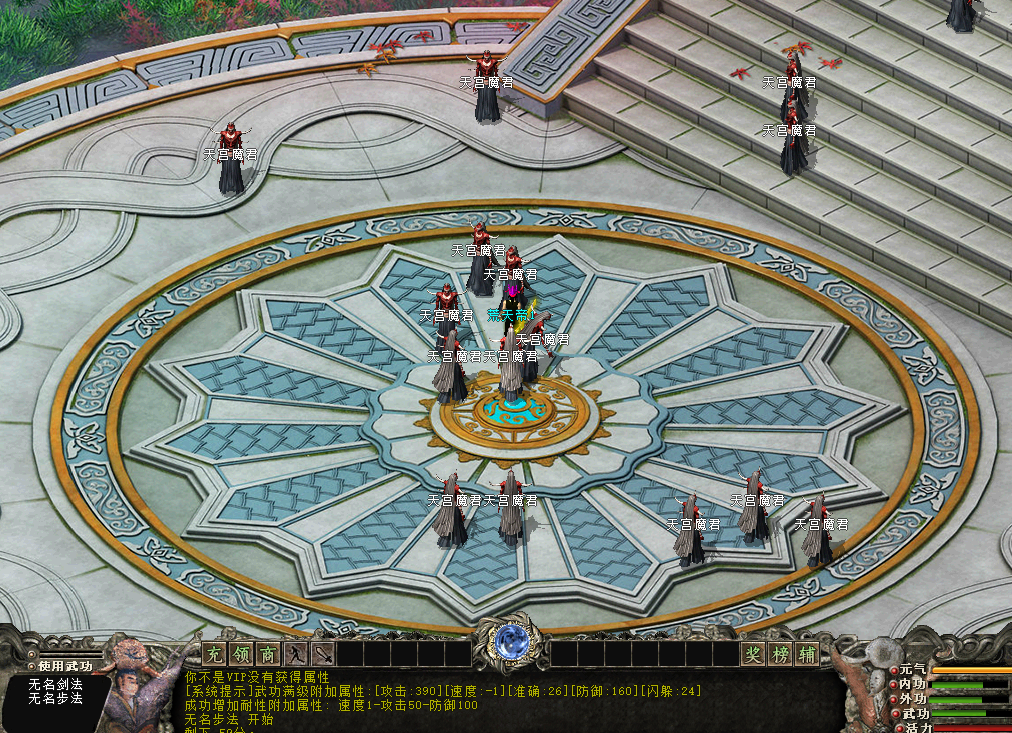Open the 奖 rewards button

click(753, 655)
